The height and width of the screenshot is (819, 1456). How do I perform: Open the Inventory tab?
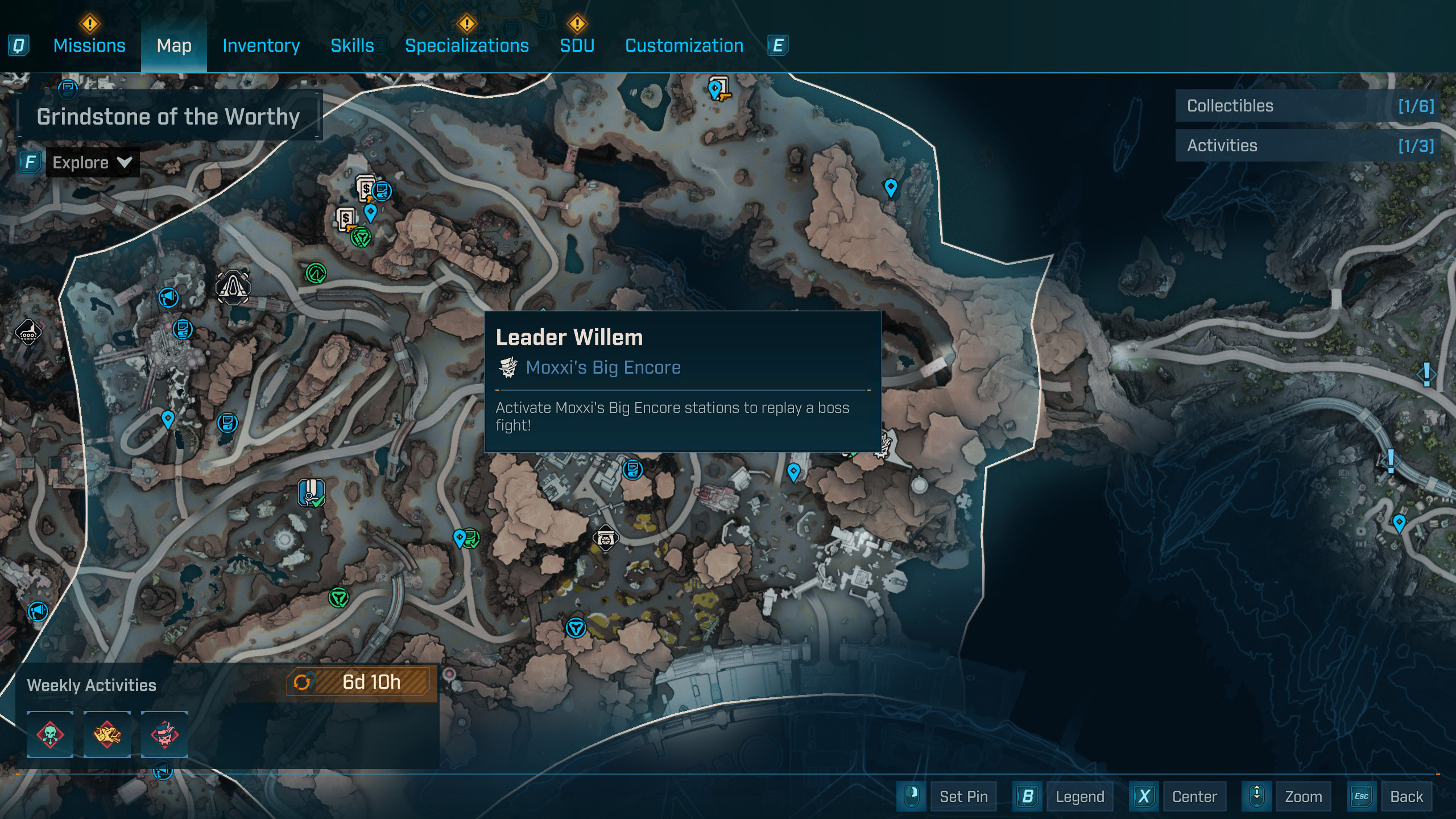tap(261, 45)
